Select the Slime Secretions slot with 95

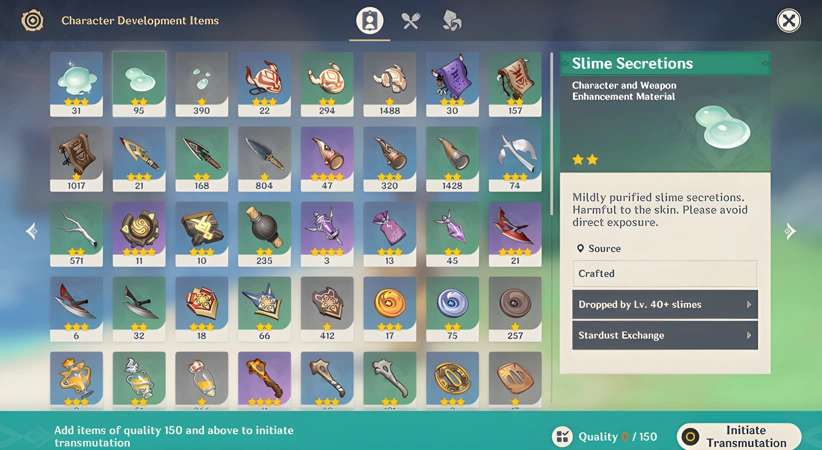139,83
